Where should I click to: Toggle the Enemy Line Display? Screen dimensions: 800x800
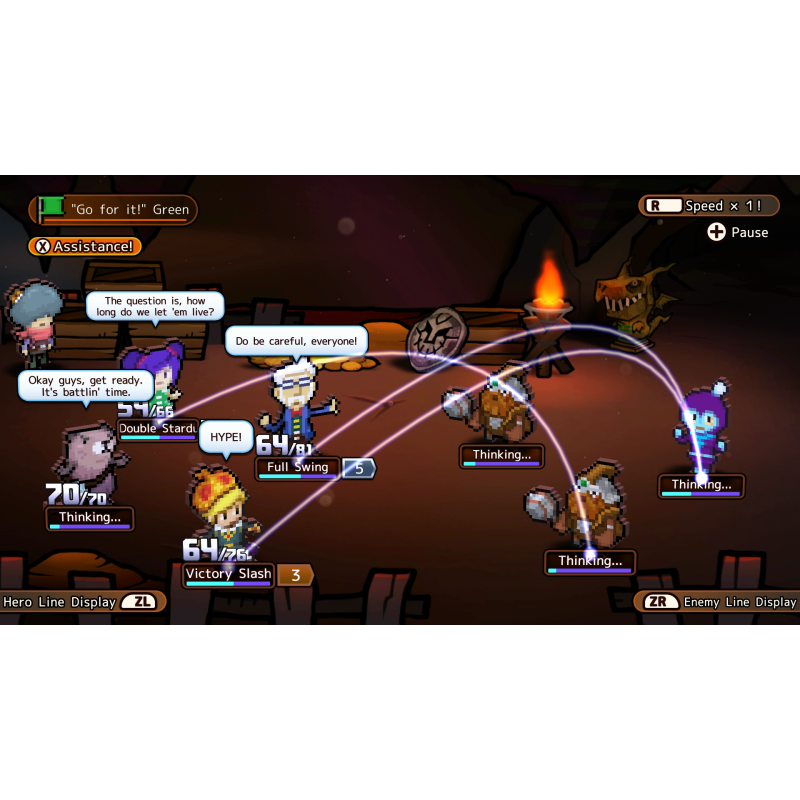pos(716,602)
